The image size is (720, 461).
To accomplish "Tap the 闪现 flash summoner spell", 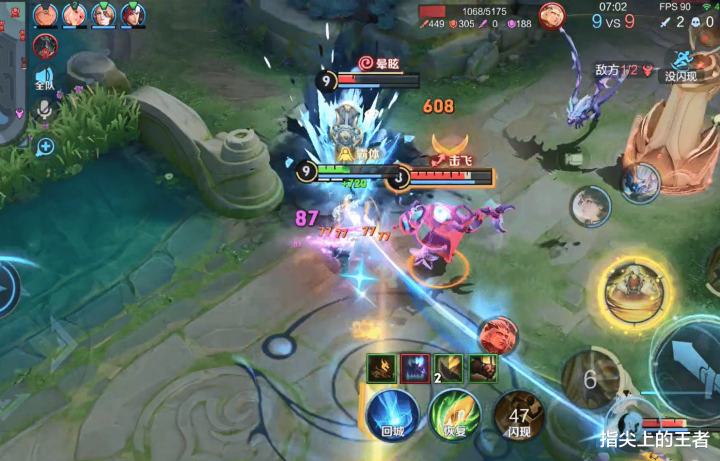I will click(518, 414).
